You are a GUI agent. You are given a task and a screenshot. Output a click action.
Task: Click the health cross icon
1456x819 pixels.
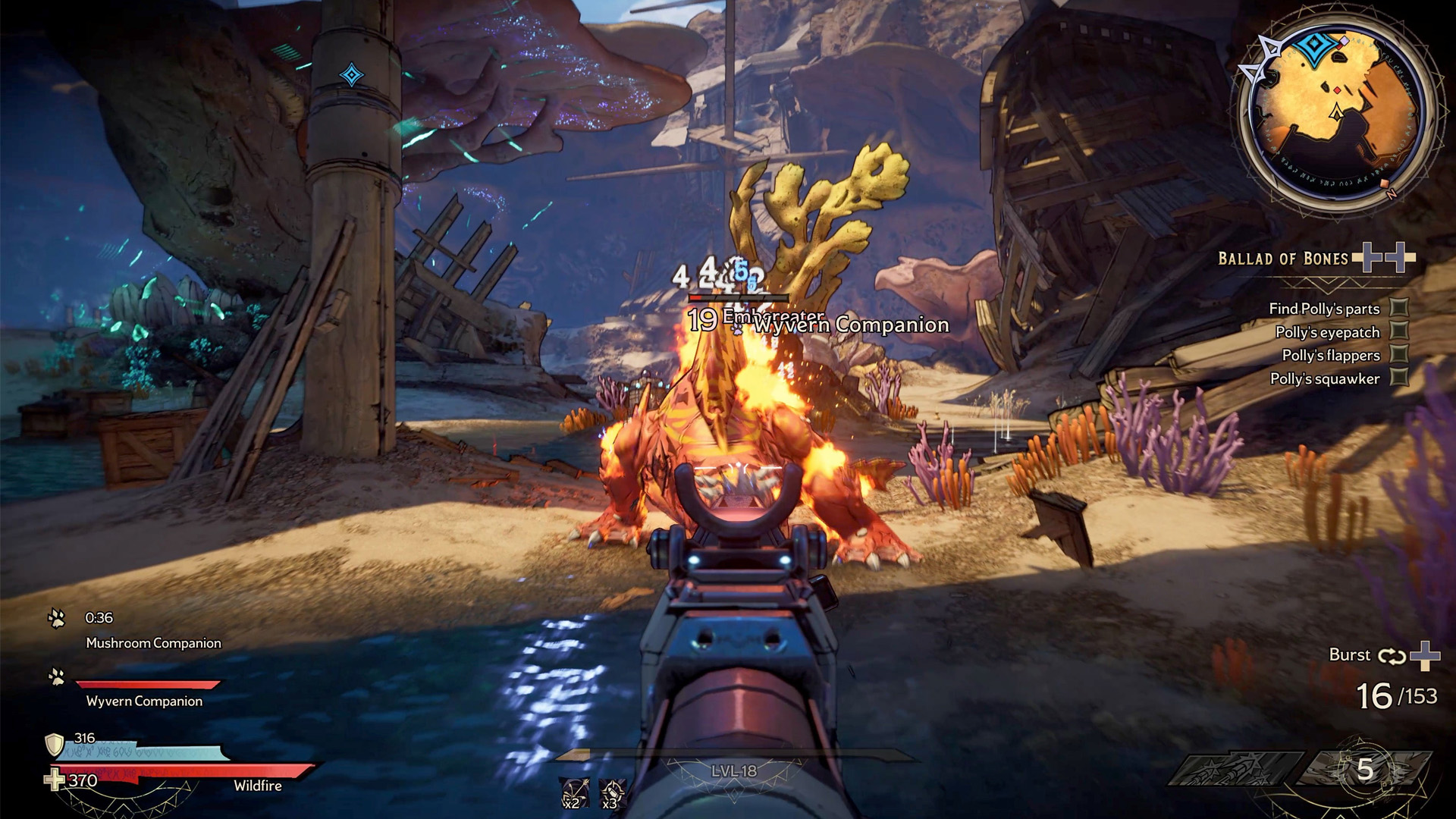[x=55, y=780]
